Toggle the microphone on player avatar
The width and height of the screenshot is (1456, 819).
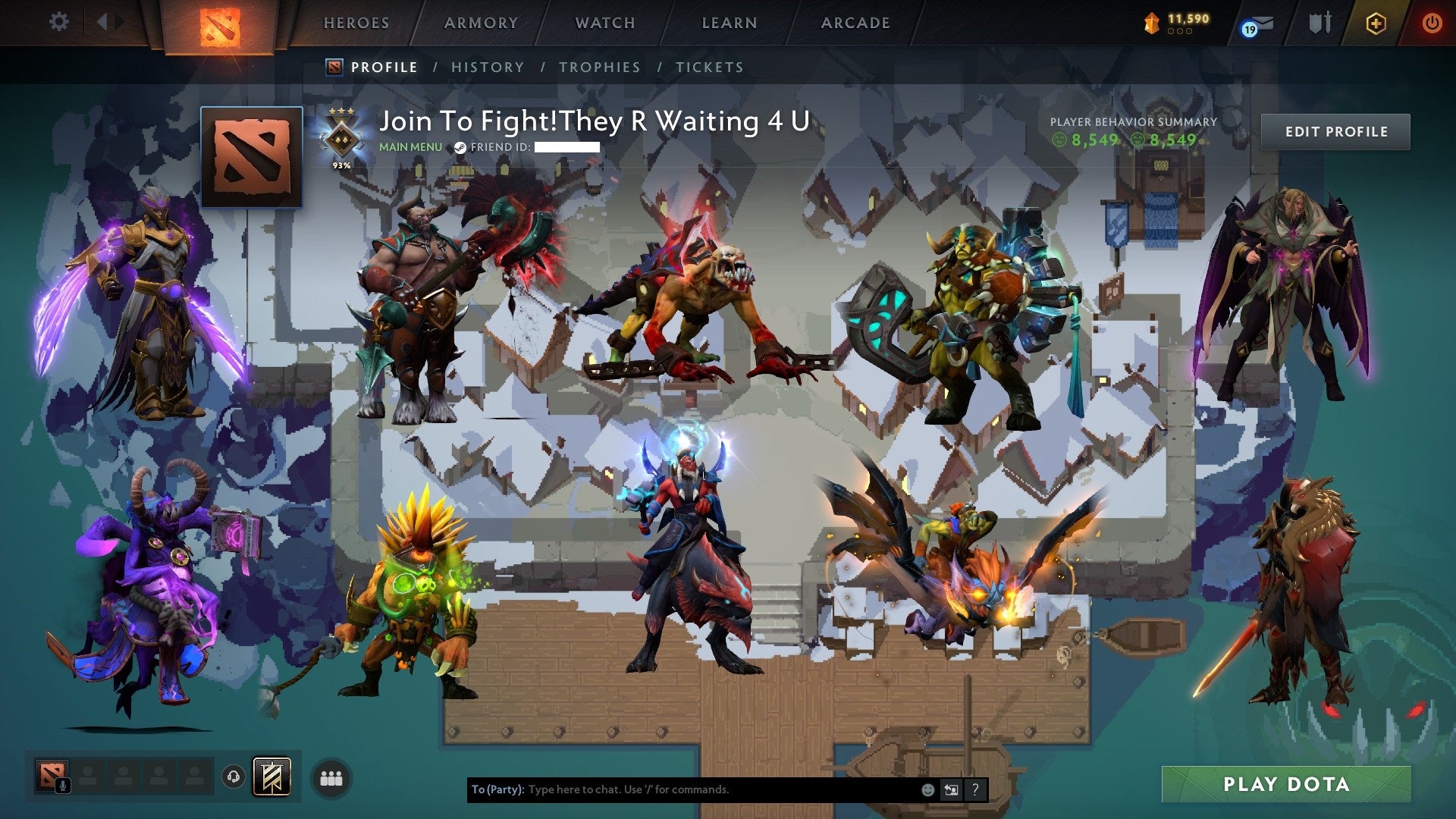(62, 786)
